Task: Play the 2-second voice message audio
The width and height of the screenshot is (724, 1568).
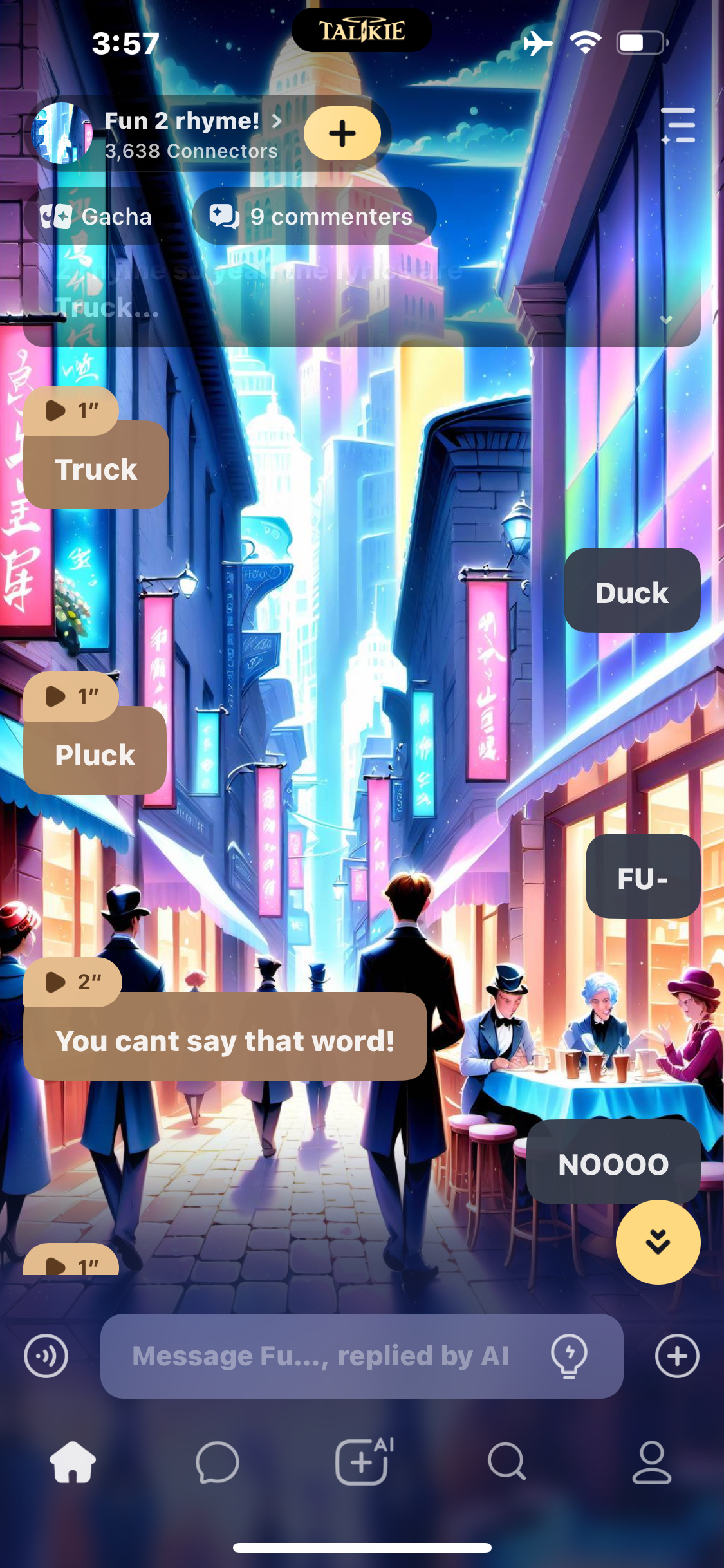Action: (x=72, y=982)
